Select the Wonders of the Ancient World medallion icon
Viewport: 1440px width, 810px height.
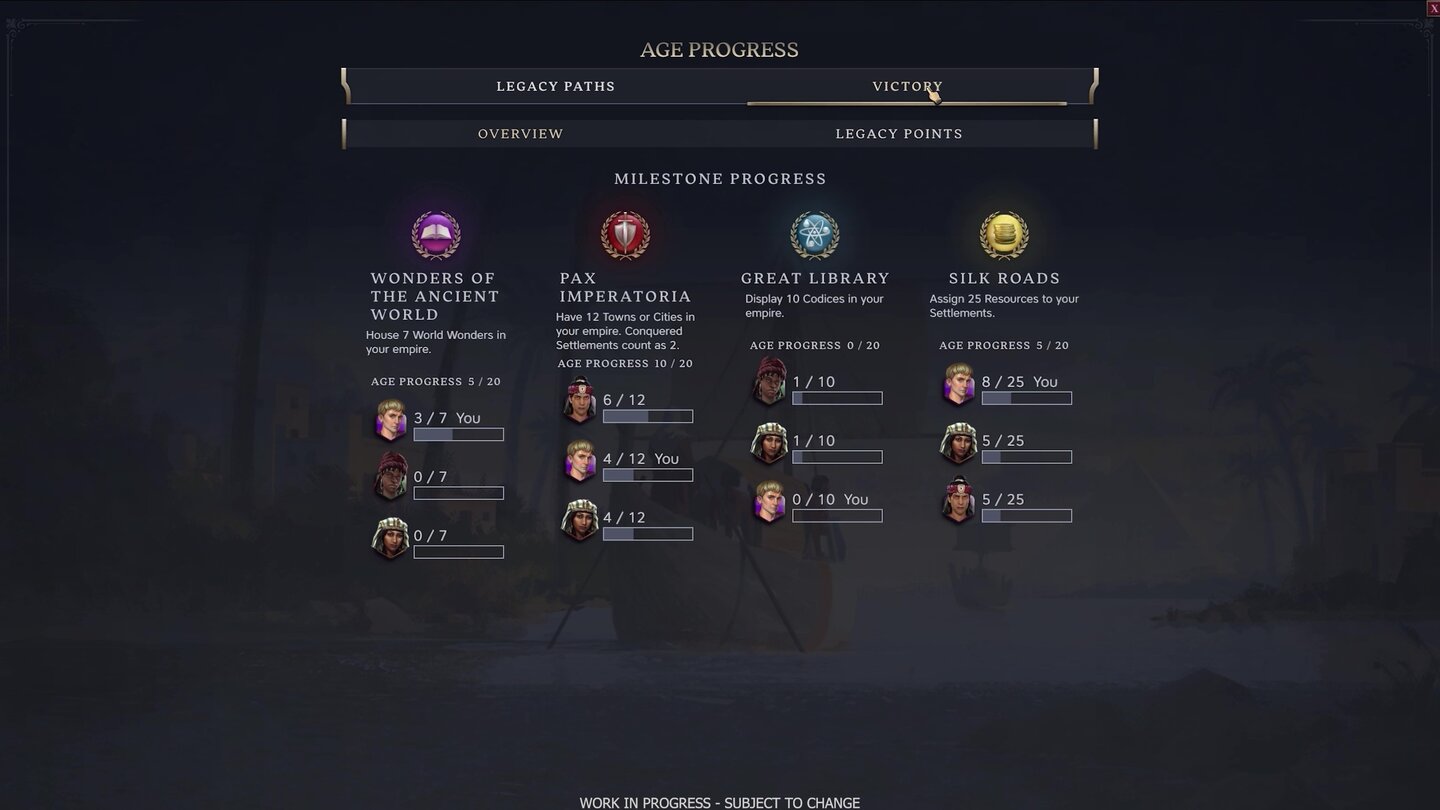click(435, 234)
